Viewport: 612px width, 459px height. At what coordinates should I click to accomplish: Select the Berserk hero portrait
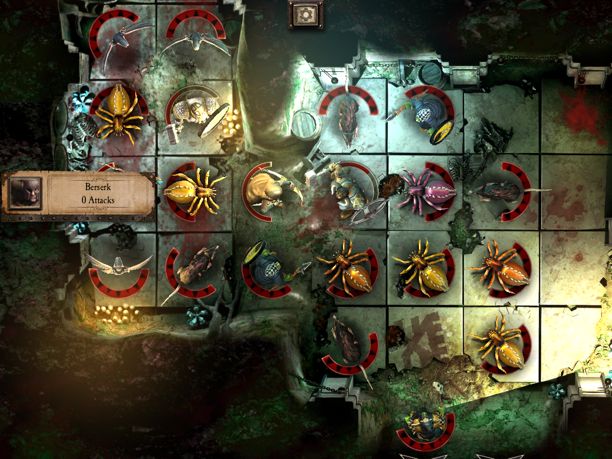26,193
